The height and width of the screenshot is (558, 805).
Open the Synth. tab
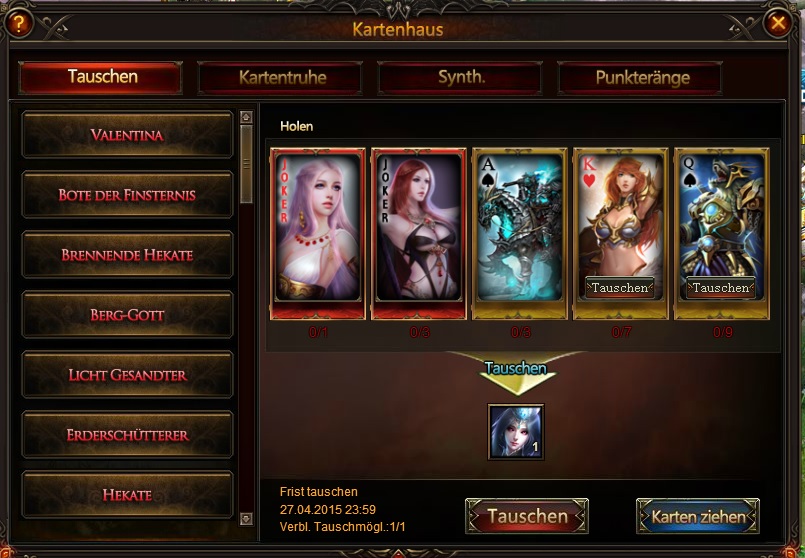click(x=461, y=77)
